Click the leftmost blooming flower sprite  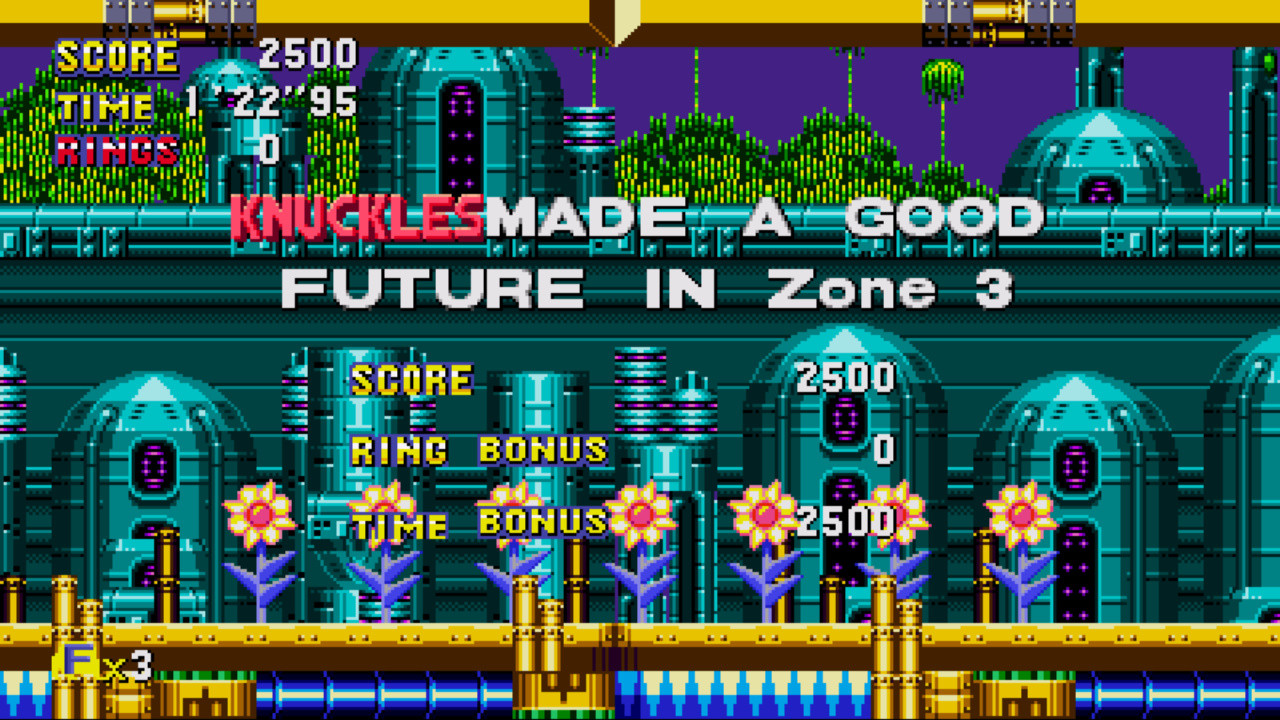click(x=257, y=515)
